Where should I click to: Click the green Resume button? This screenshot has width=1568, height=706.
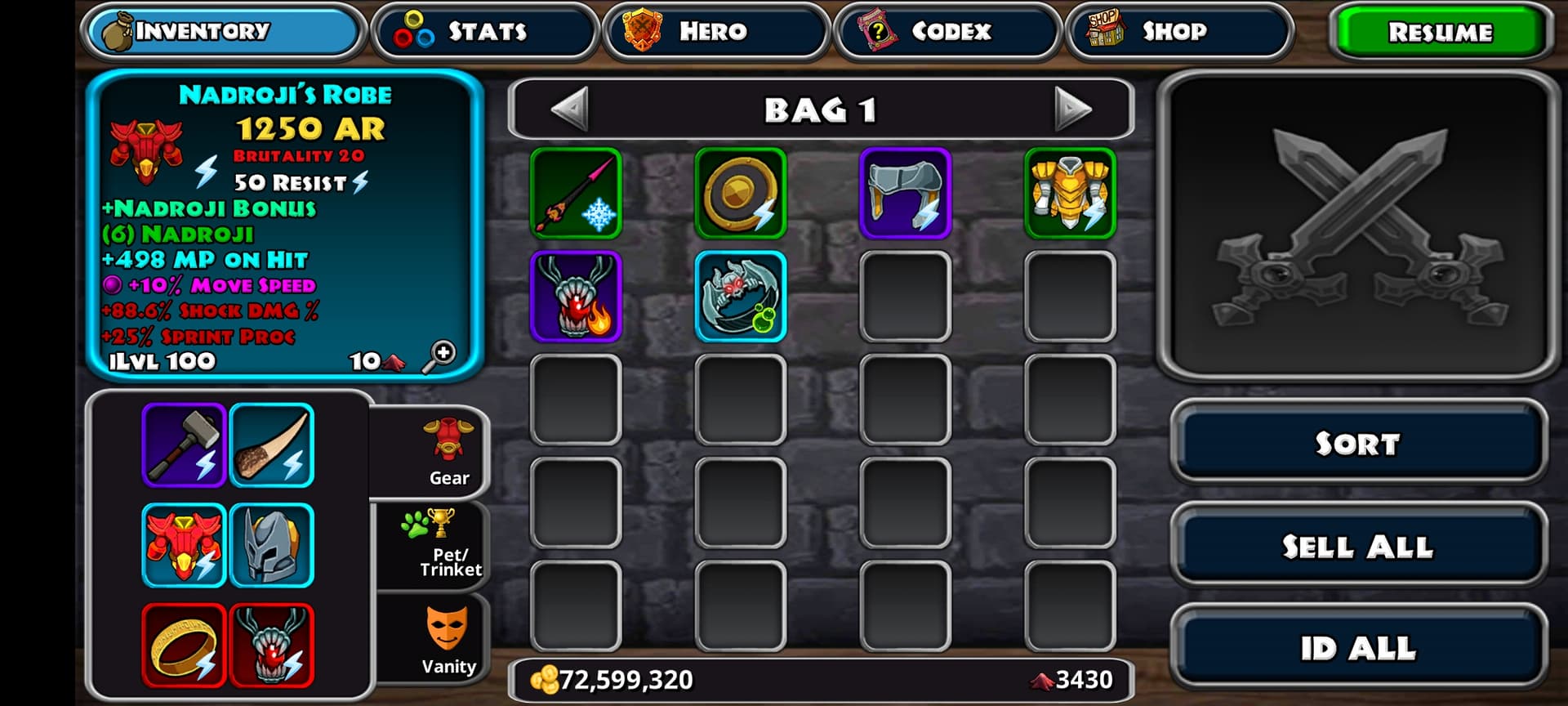[1440, 32]
